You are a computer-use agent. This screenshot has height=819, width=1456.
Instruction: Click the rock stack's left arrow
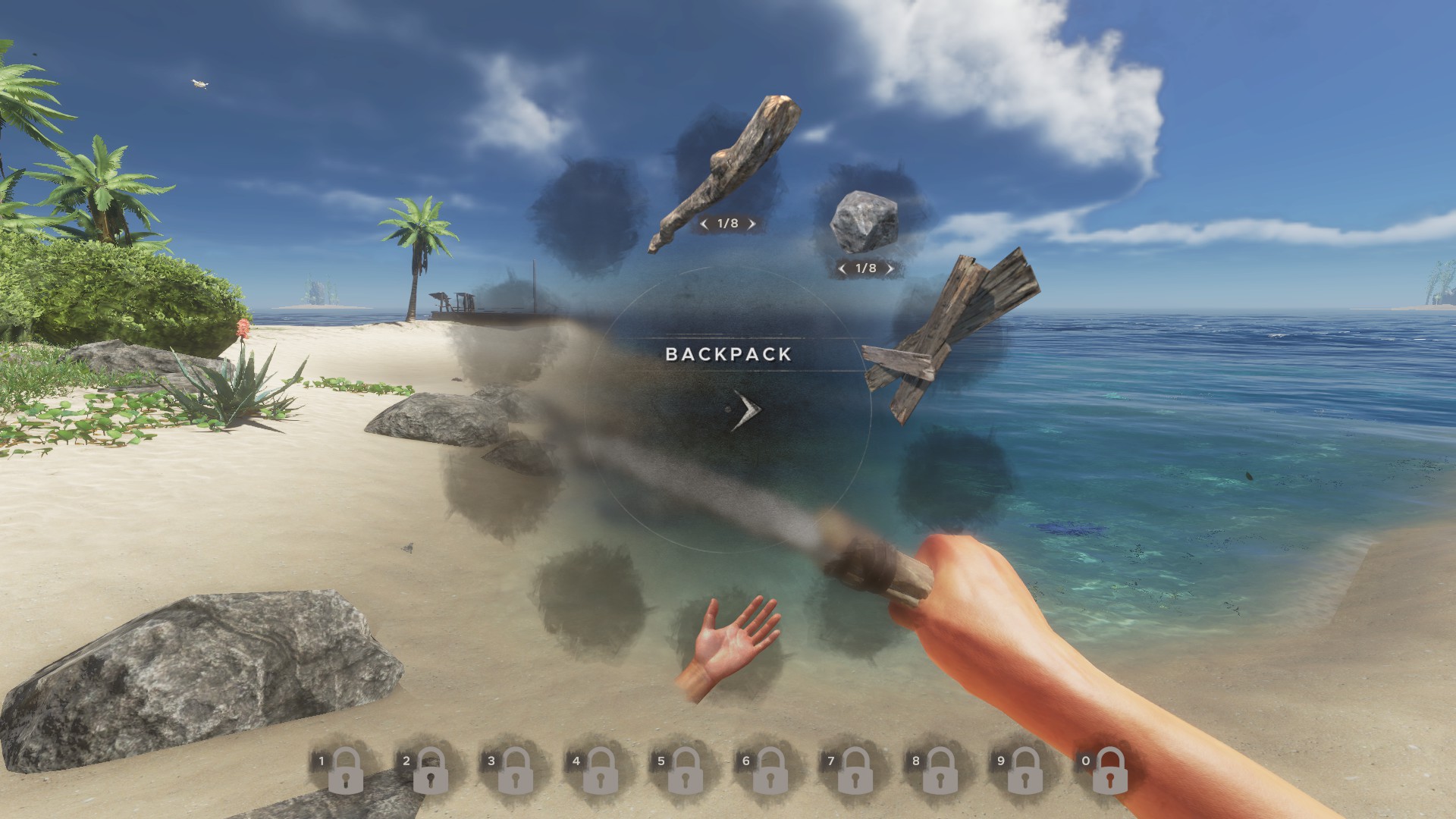tap(843, 268)
